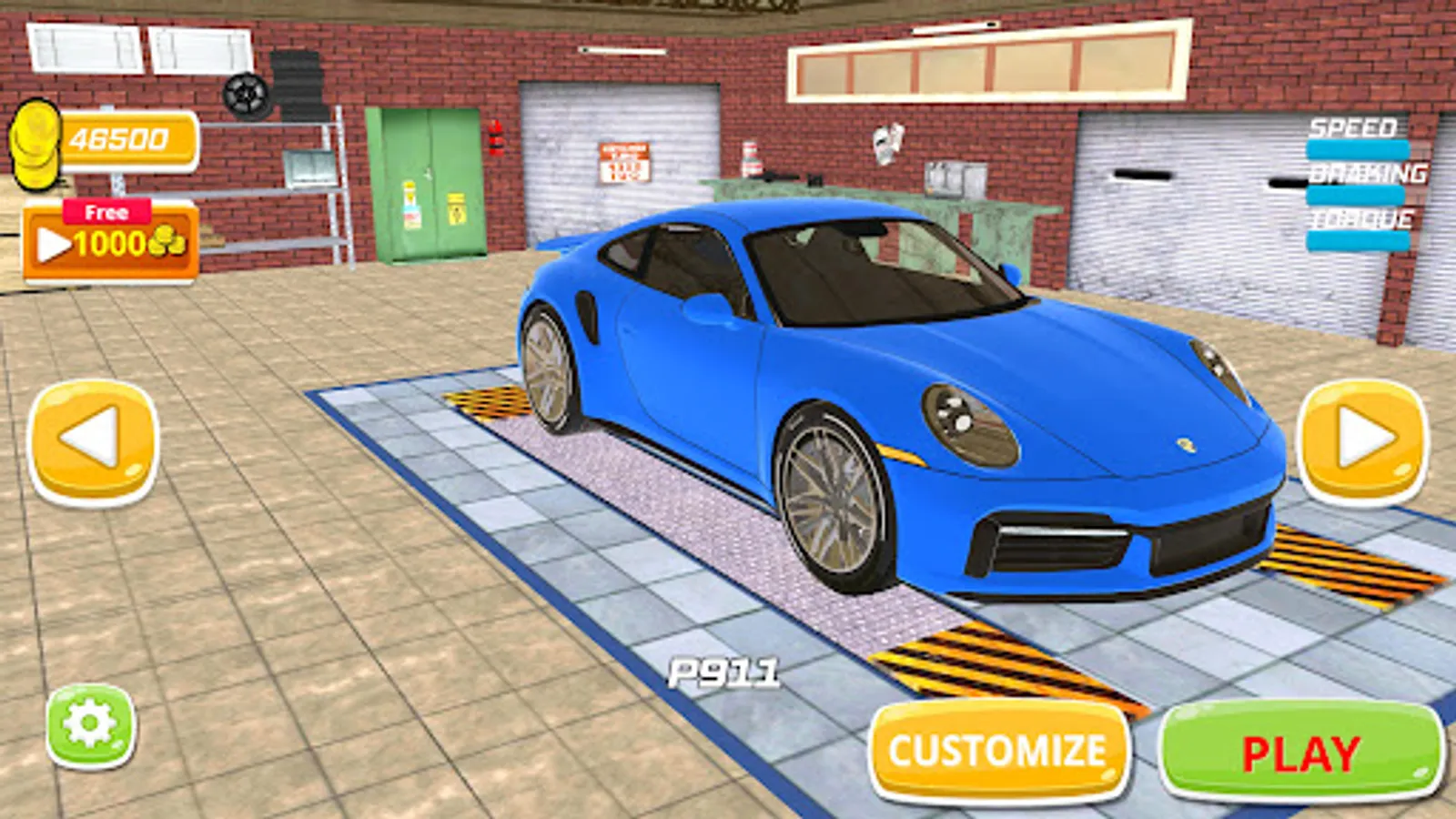Toggle the Braking stat bar
Image resolution: width=1456 pixels, height=819 pixels.
click(x=1358, y=196)
